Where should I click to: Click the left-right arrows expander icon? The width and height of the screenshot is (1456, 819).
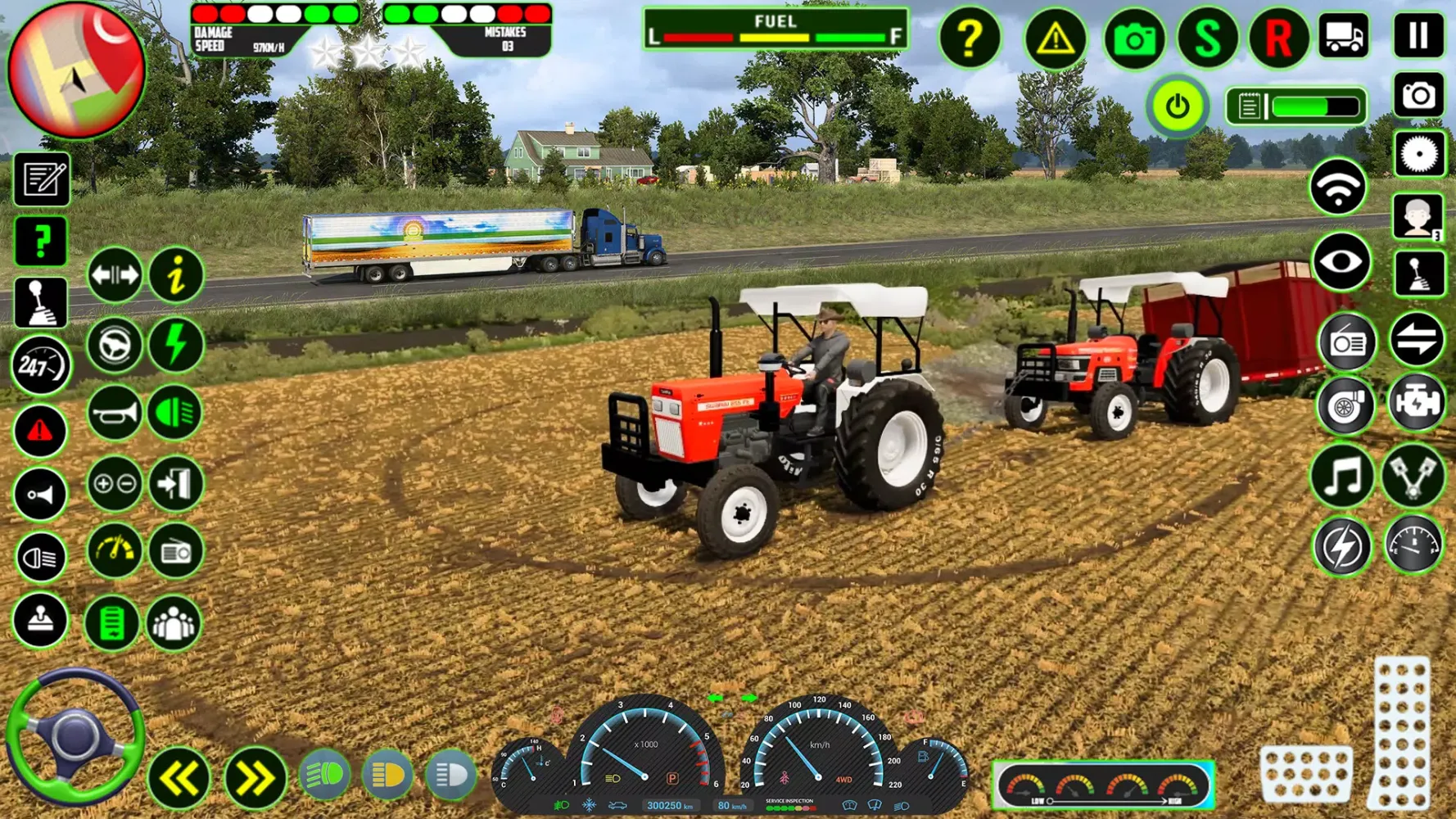(x=113, y=275)
